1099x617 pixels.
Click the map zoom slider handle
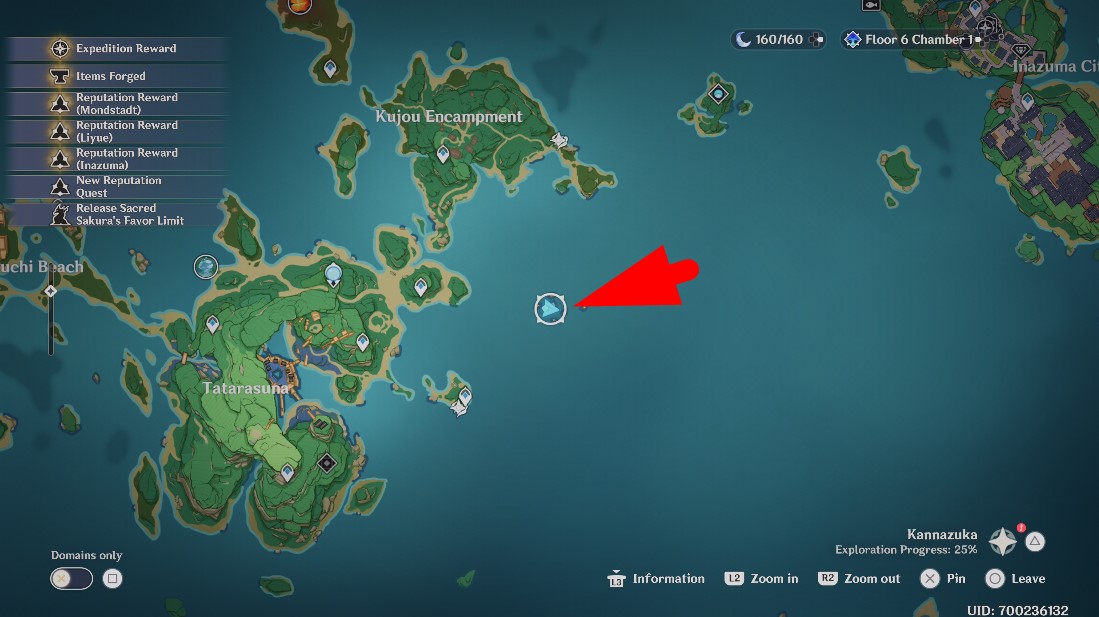pyautogui.click(x=51, y=291)
